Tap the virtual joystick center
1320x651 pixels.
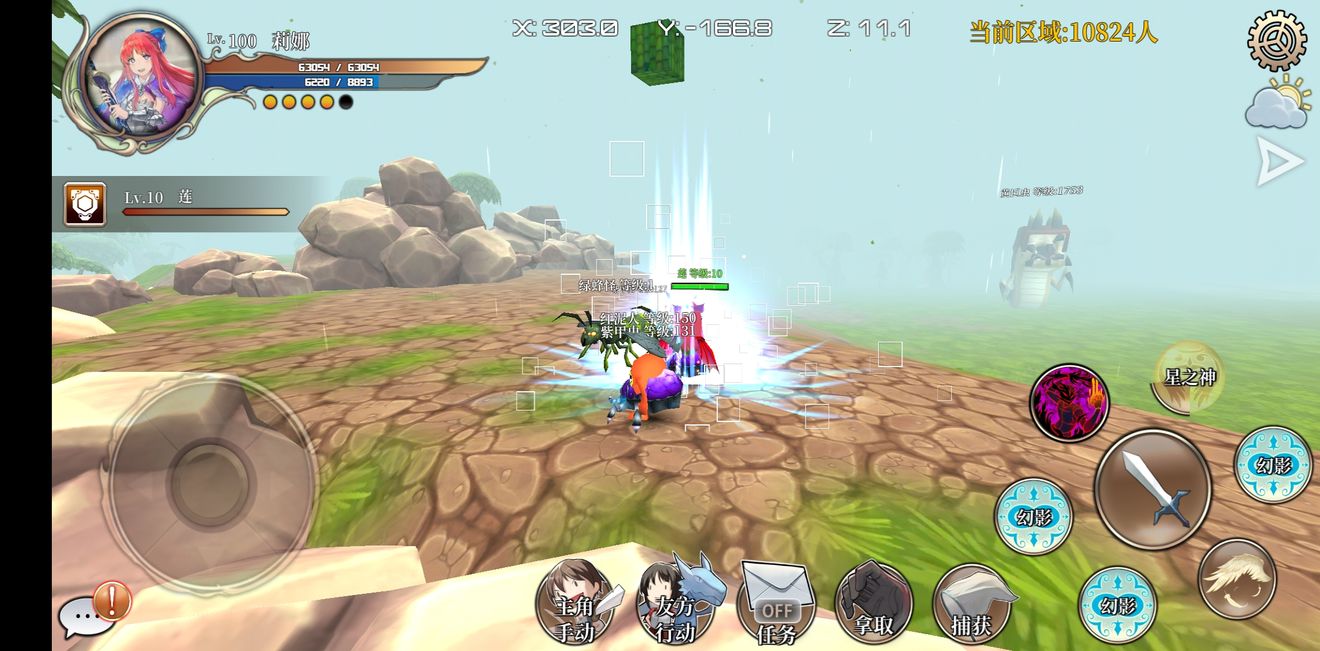[x=210, y=481]
